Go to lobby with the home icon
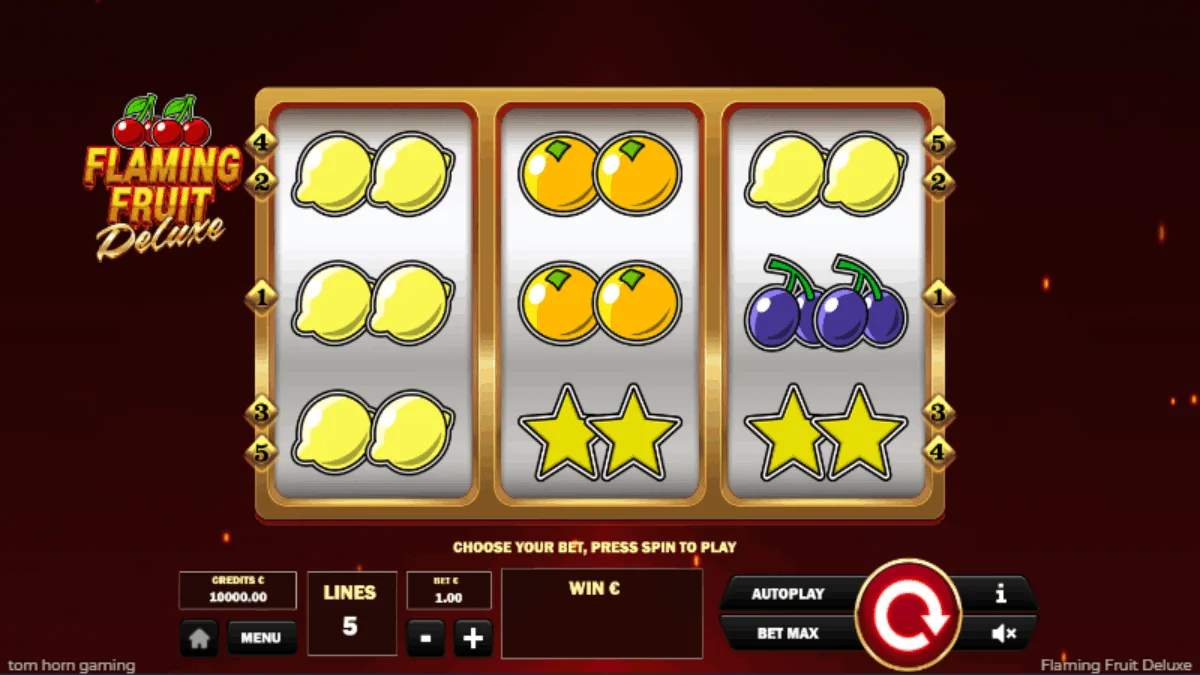The width and height of the screenshot is (1200, 675). tap(199, 638)
